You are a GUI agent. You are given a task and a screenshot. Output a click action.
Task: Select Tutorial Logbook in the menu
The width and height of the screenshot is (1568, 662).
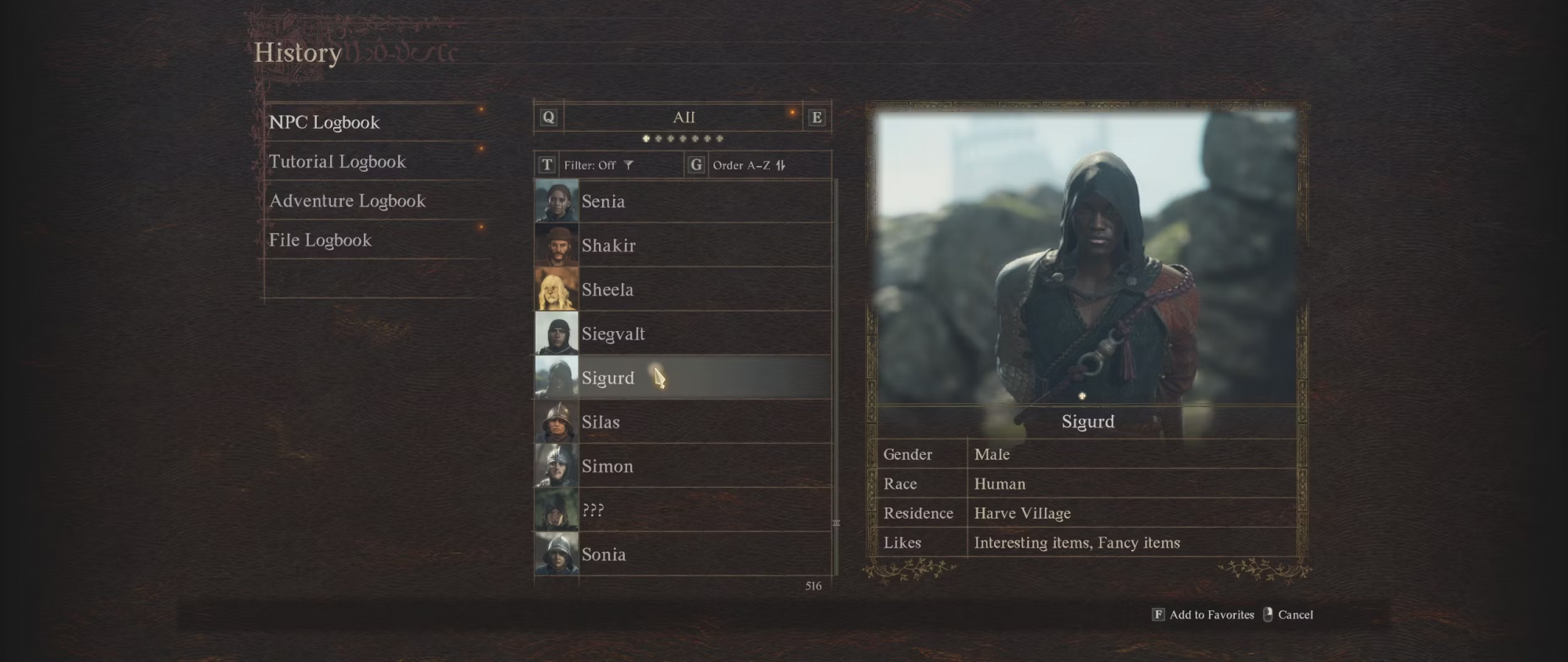pyautogui.click(x=338, y=162)
